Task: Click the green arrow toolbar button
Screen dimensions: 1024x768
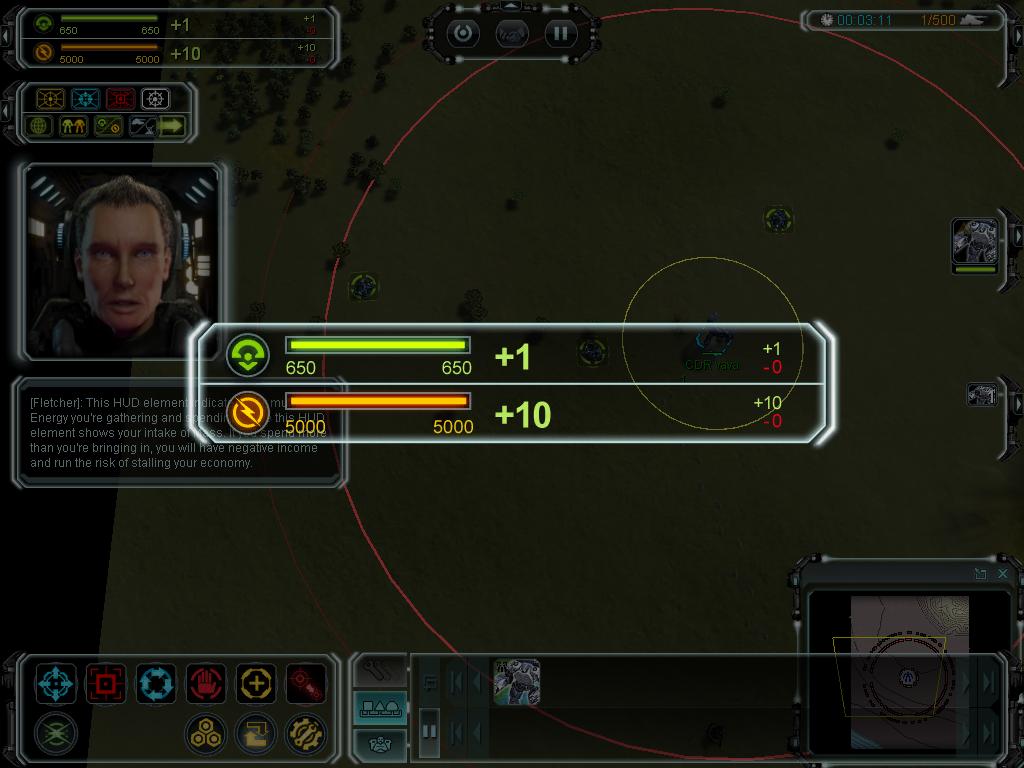Action: coord(173,126)
